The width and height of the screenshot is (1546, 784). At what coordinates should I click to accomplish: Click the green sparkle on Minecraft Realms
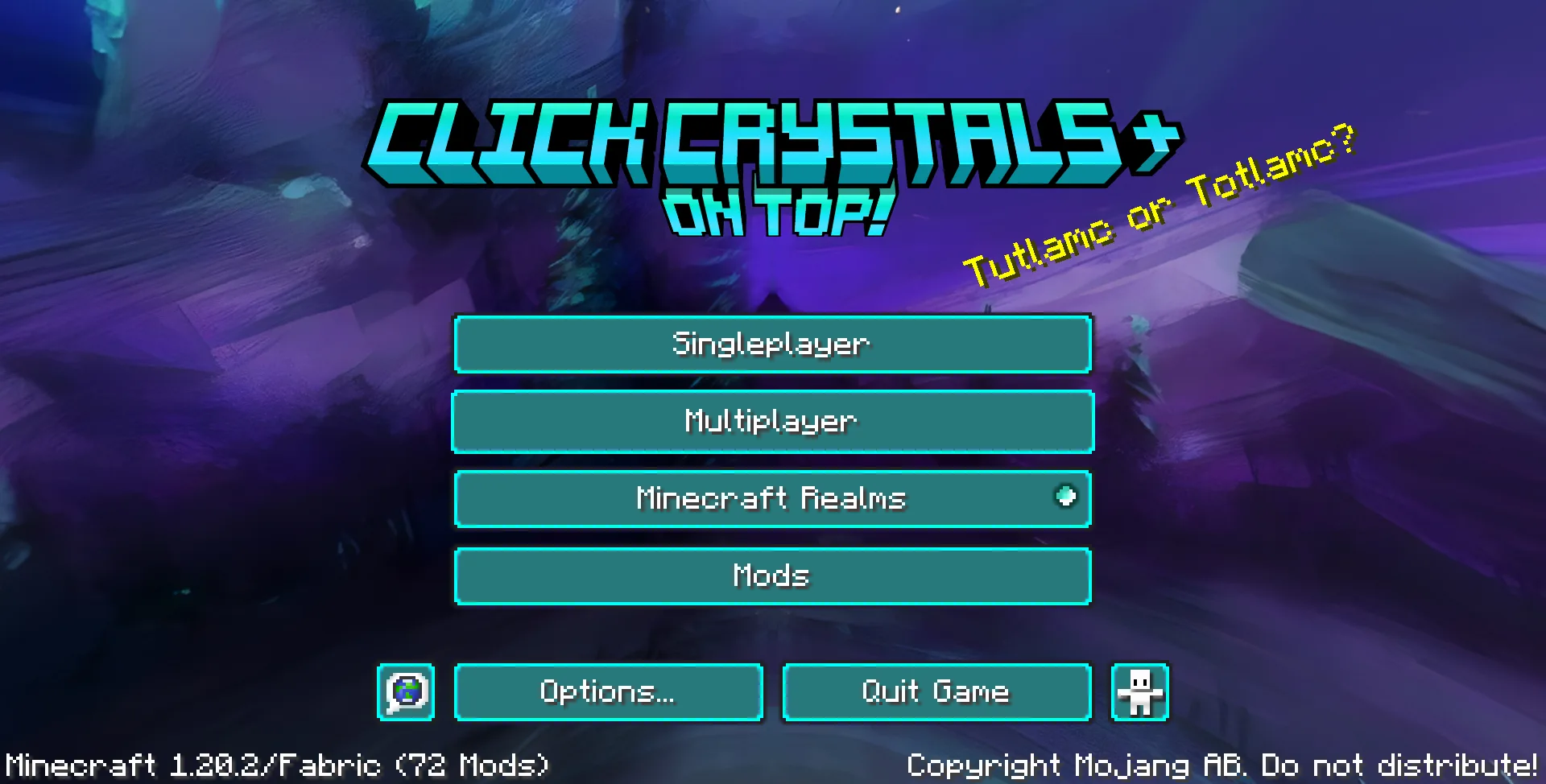tap(1066, 497)
